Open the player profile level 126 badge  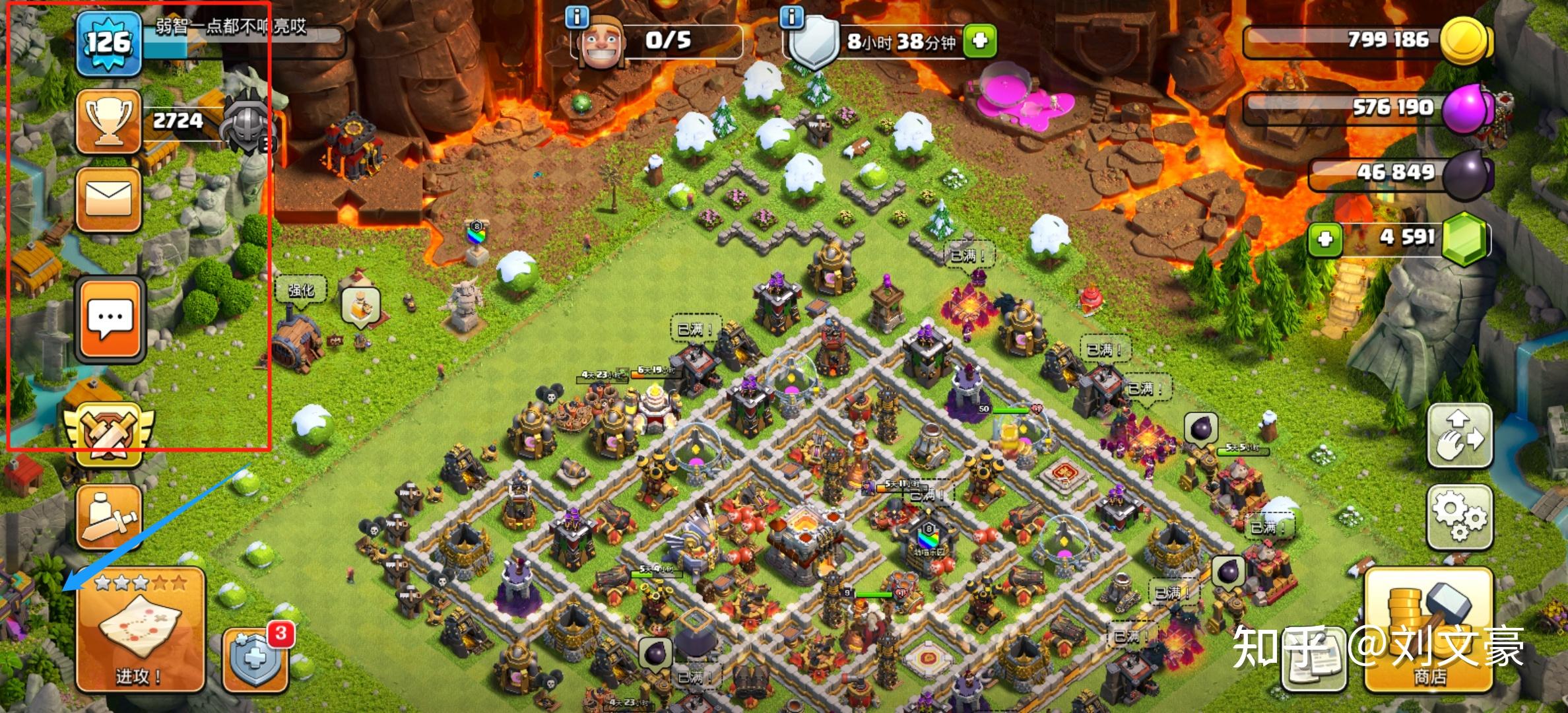[x=108, y=42]
